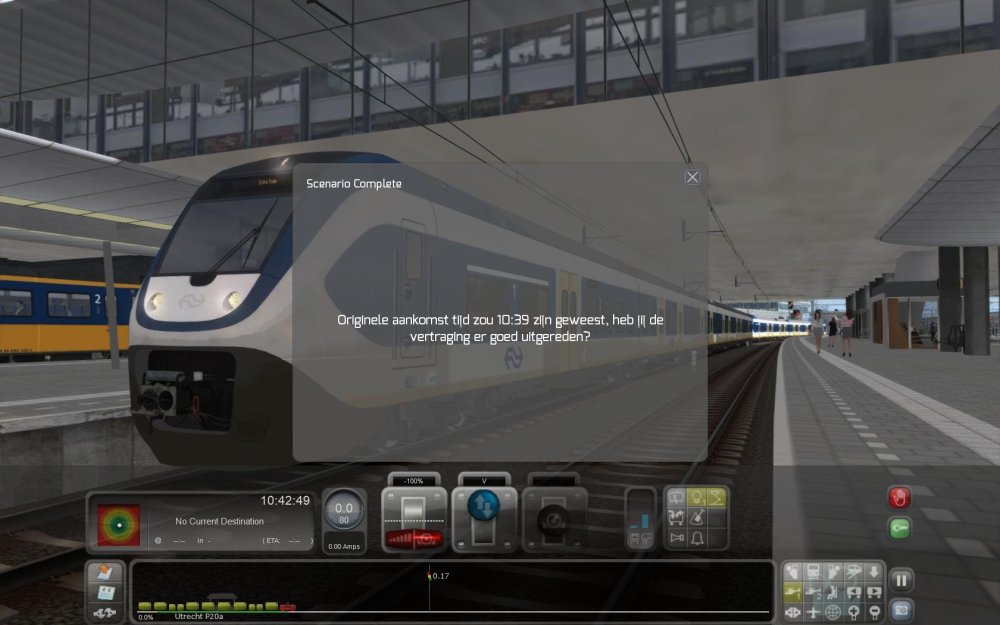Image resolution: width=1000 pixels, height=625 pixels.
Task: Zoom out with the minus camera button
Action: coord(874,612)
